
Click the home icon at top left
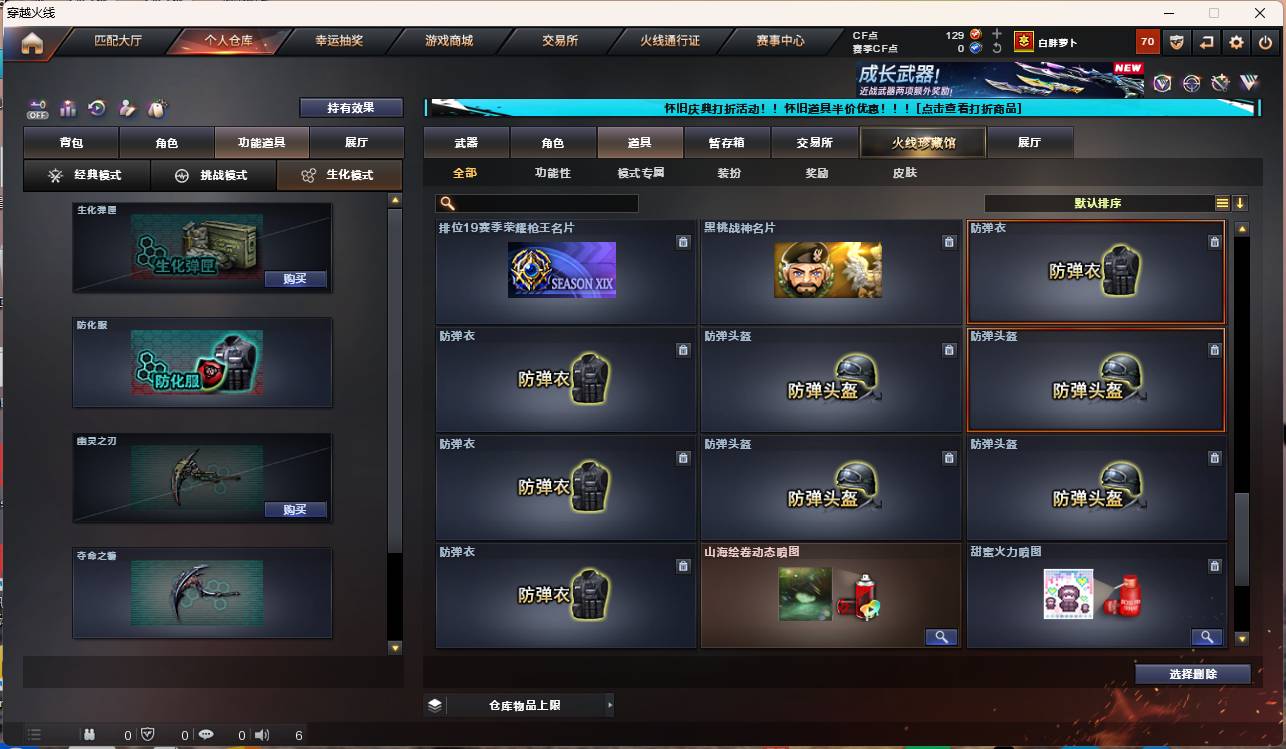point(34,42)
